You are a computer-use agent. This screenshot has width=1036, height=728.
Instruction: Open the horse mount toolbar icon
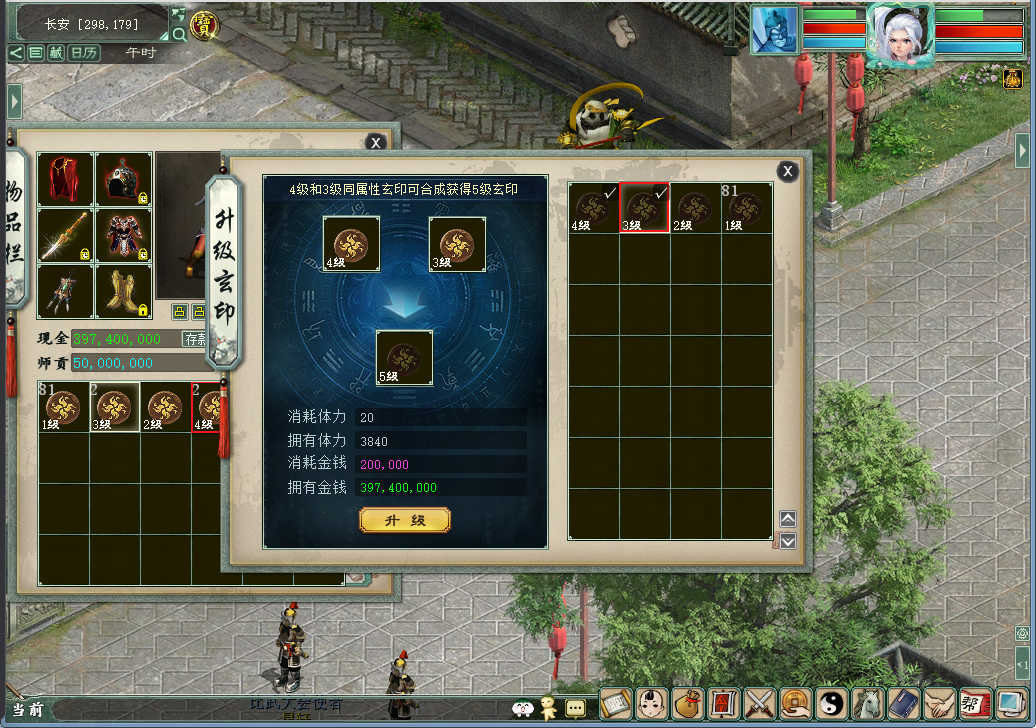(868, 704)
